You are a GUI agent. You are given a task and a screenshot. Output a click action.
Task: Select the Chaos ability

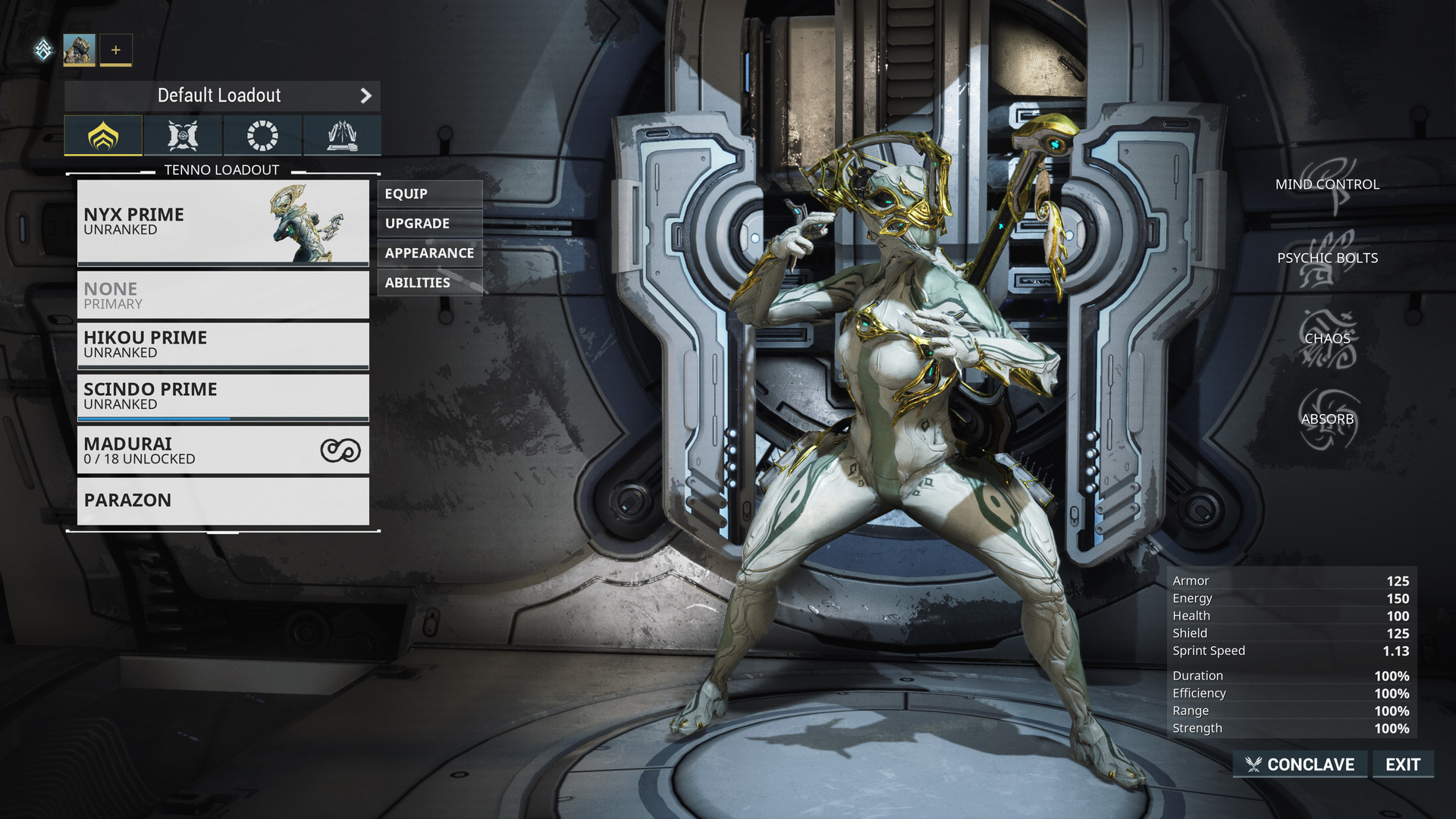[x=1327, y=339]
